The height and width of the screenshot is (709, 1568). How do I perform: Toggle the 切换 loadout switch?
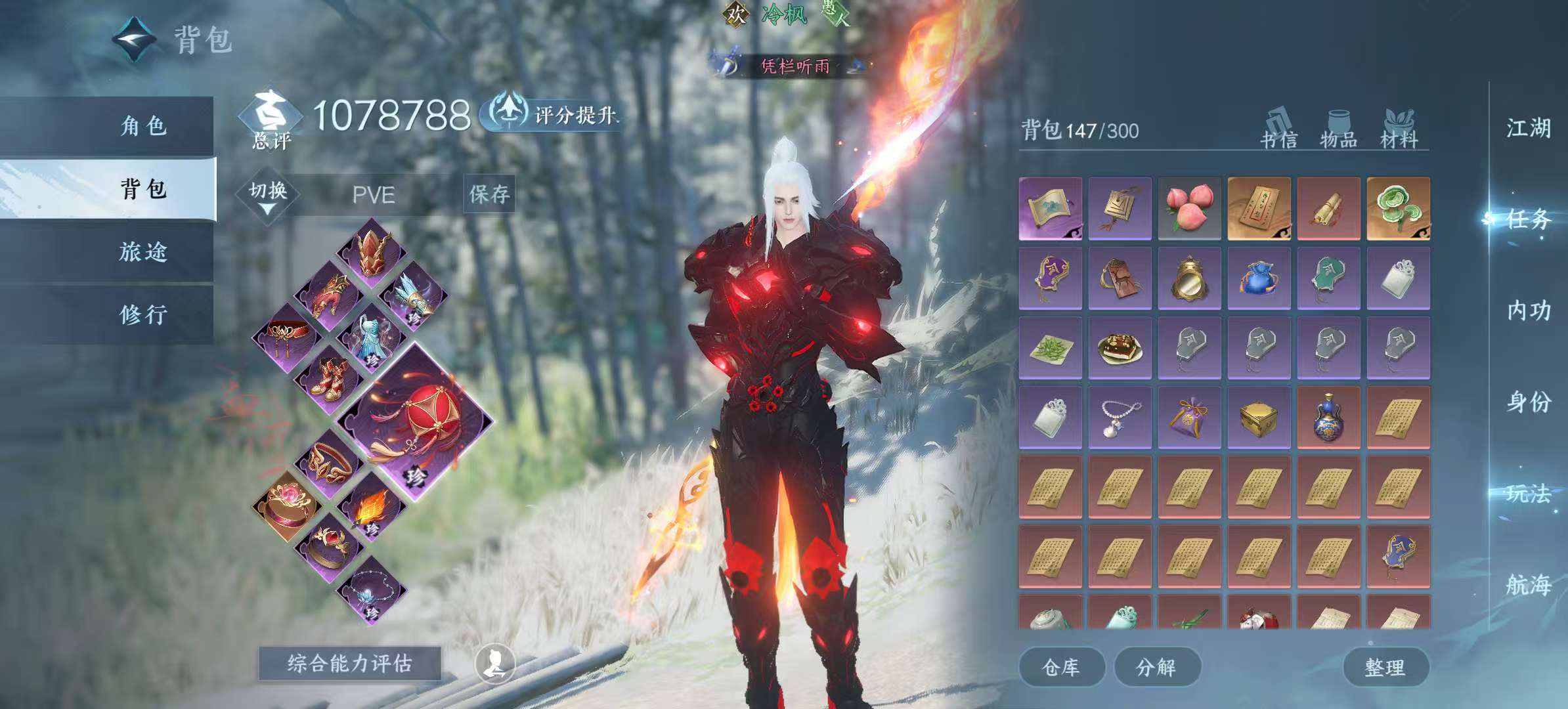click(268, 195)
